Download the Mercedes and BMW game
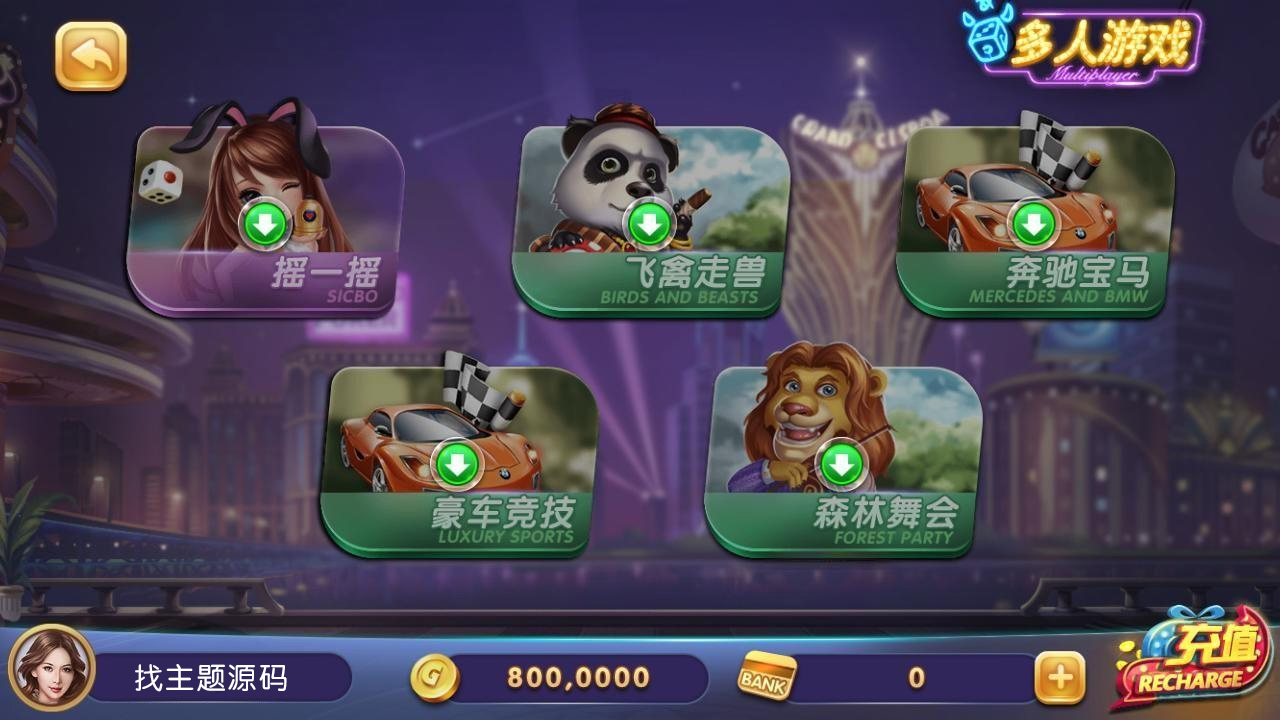This screenshot has height=720, width=1280. point(1035,225)
